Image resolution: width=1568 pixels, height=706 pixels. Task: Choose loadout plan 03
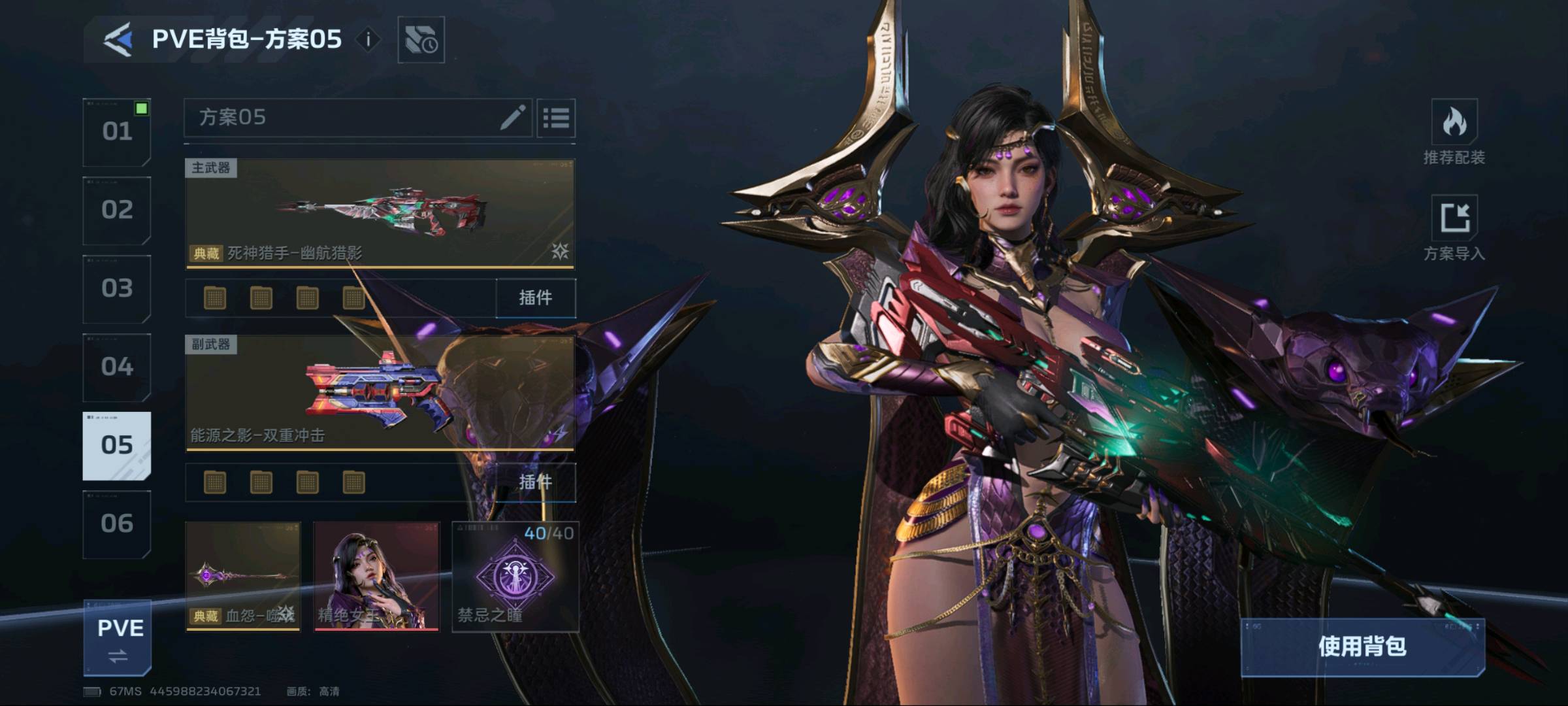117,289
